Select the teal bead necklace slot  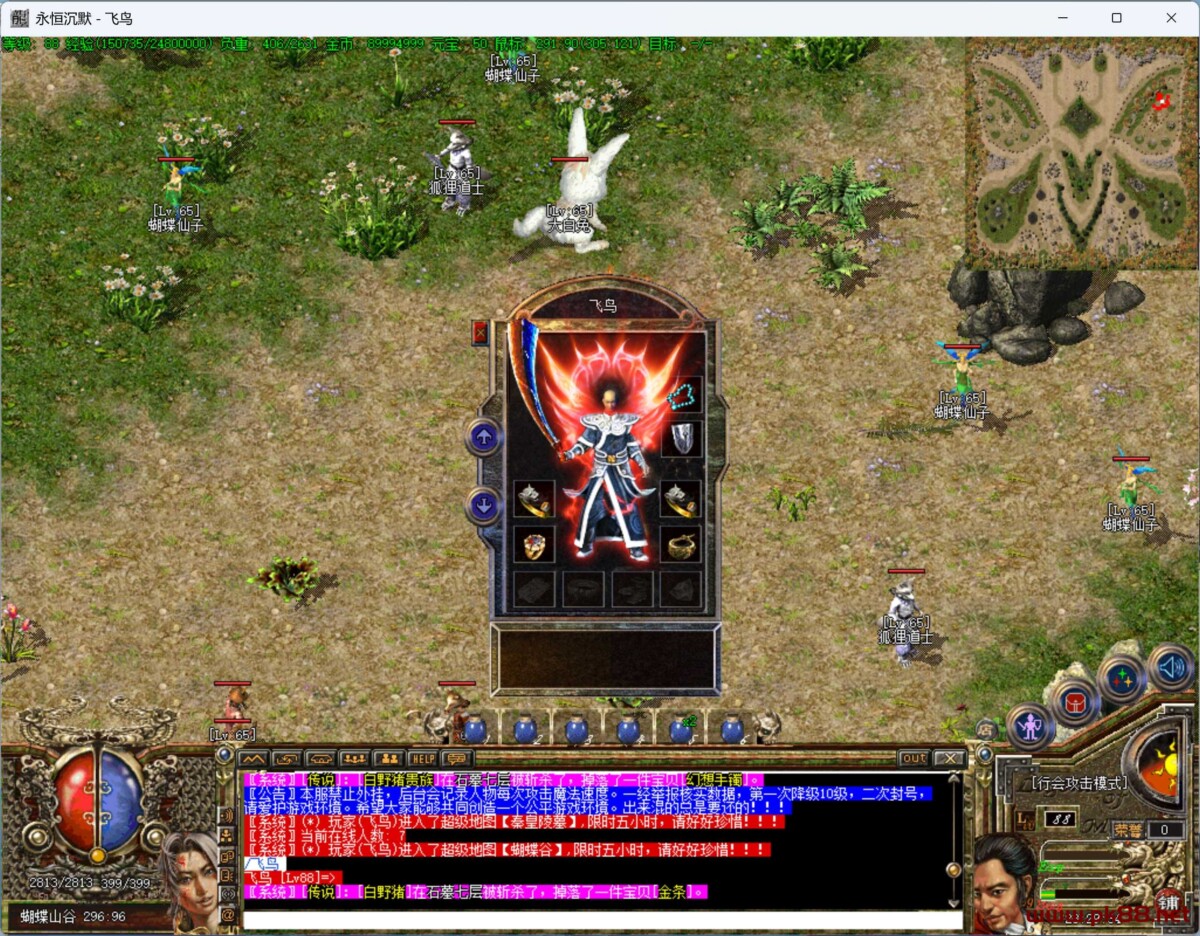tap(682, 396)
